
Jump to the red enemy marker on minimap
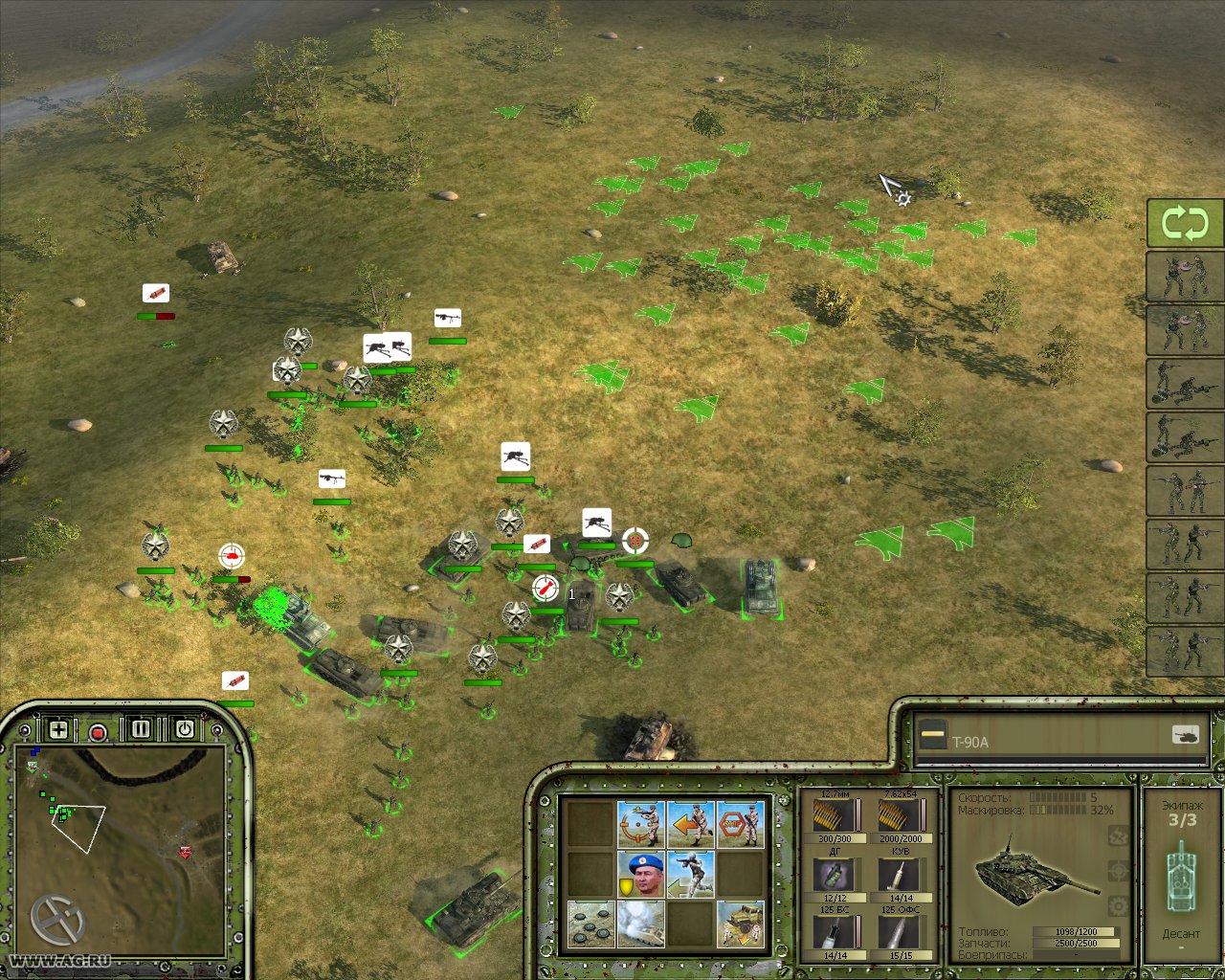(185, 851)
